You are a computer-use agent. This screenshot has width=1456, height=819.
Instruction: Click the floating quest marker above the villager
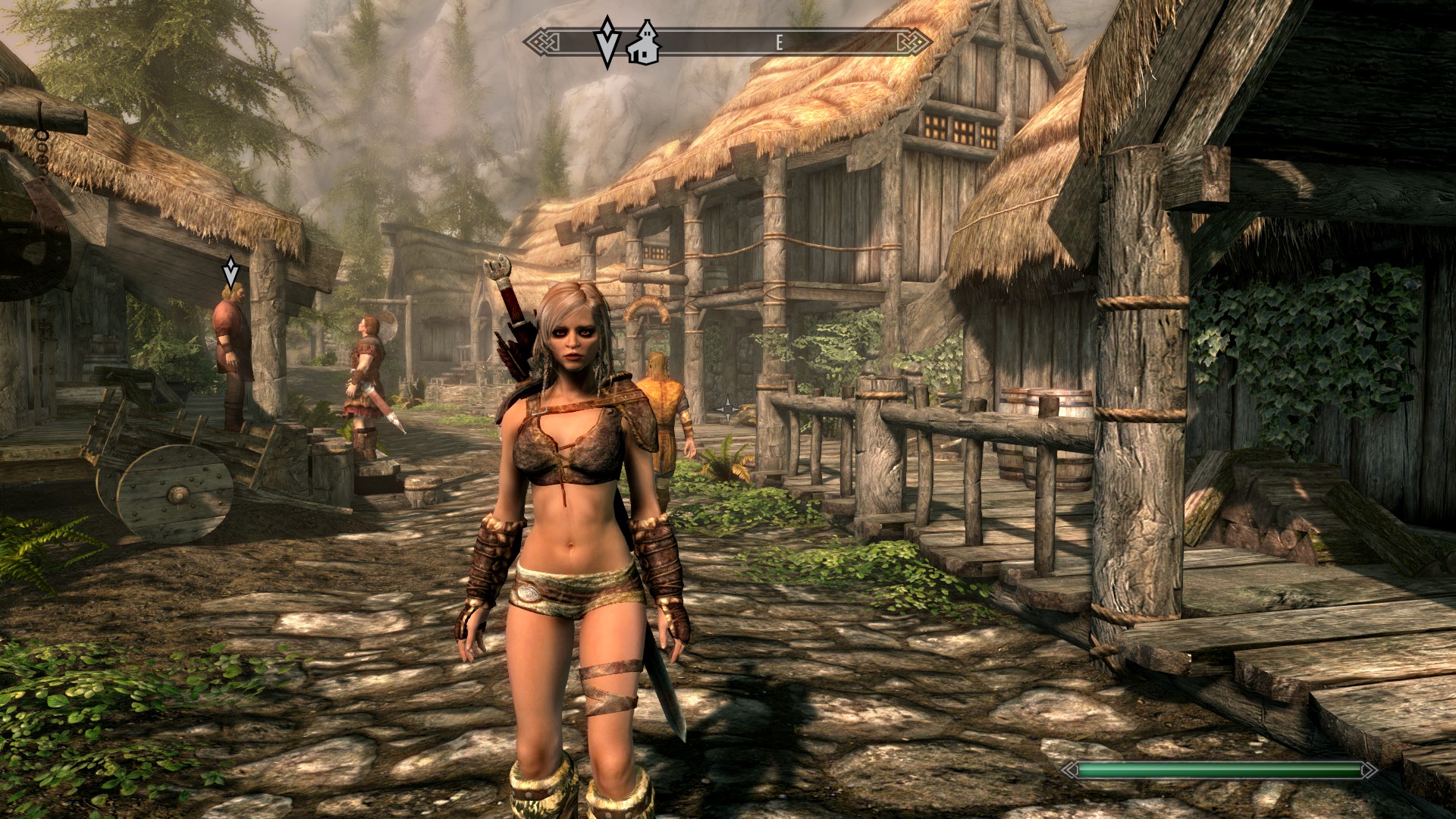point(231,271)
